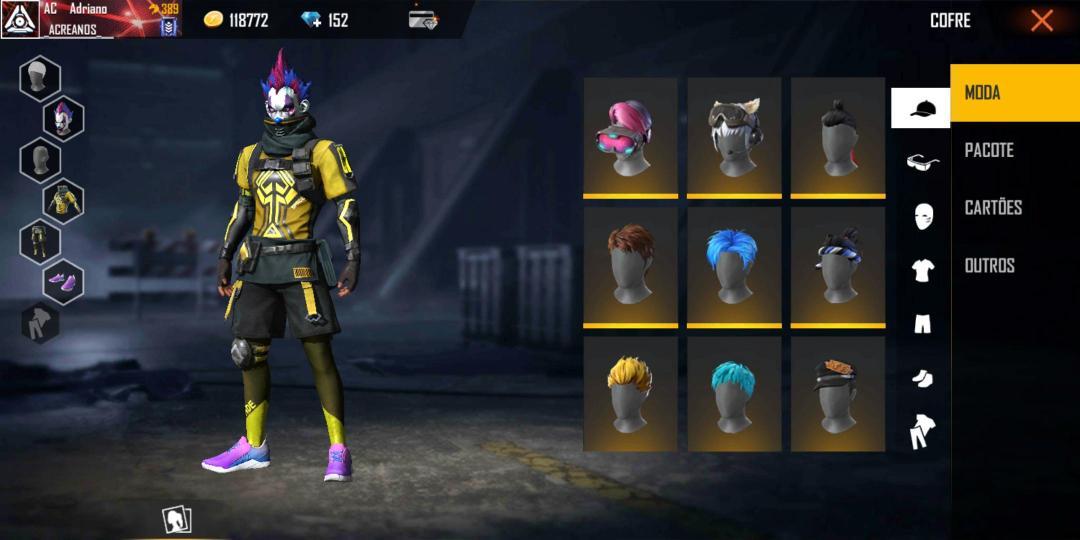Choose the glasses category icon
This screenshot has height=540, width=1080.
[x=921, y=162]
